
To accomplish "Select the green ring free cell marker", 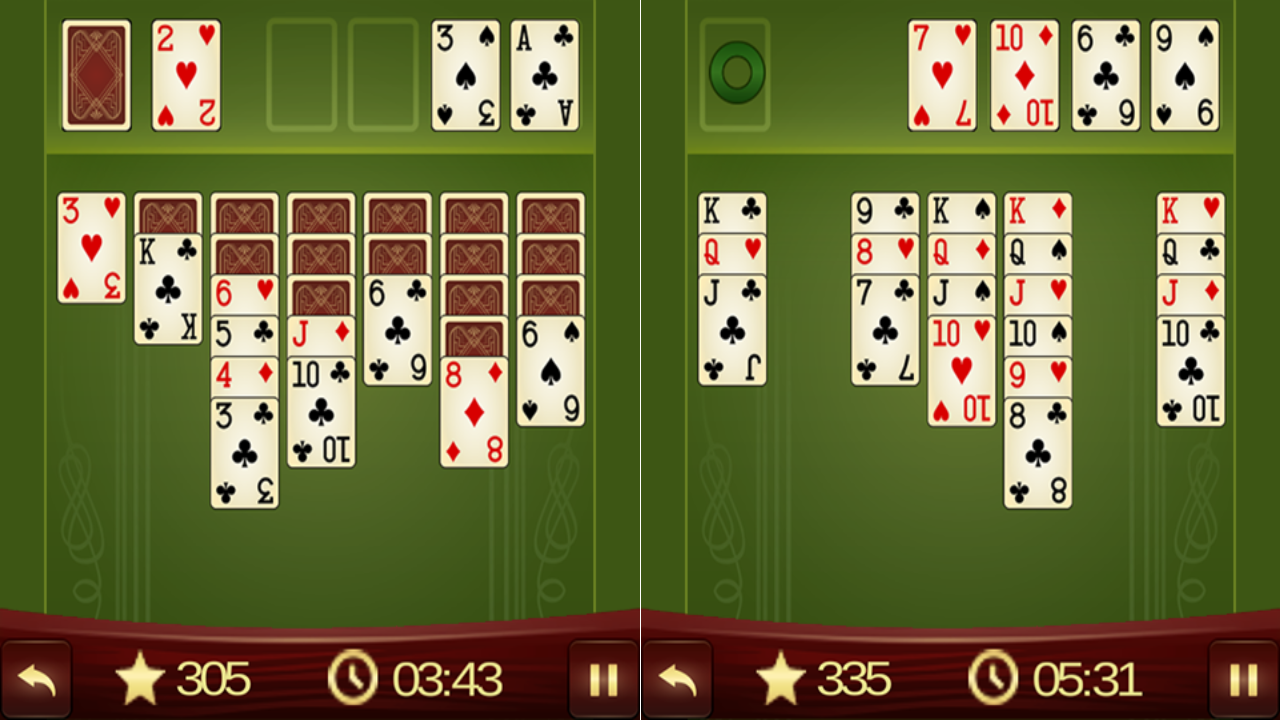I will pyautogui.click(x=737, y=72).
